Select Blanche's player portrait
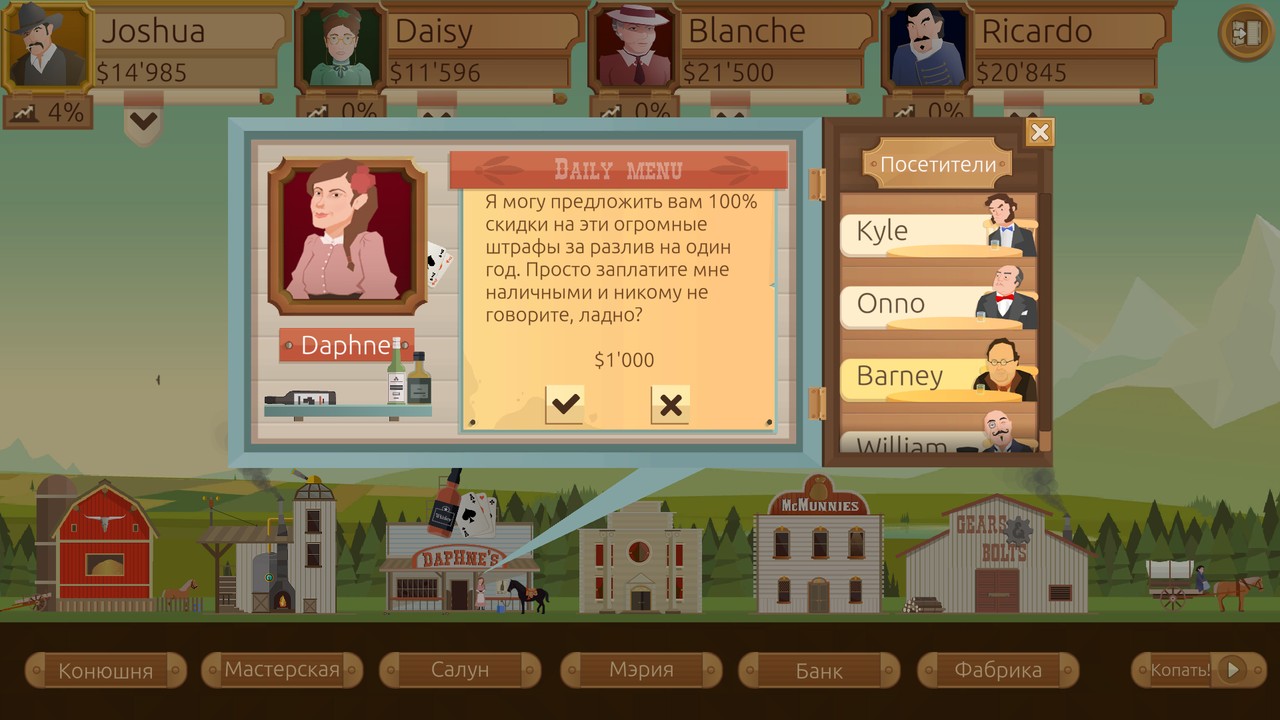Image resolution: width=1280 pixels, height=720 pixels. (x=634, y=47)
